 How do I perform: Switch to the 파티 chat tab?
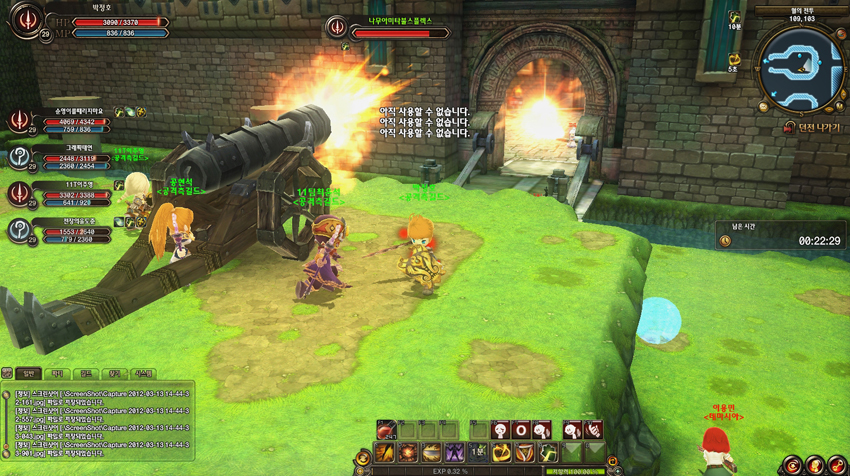(x=57, y=372)
